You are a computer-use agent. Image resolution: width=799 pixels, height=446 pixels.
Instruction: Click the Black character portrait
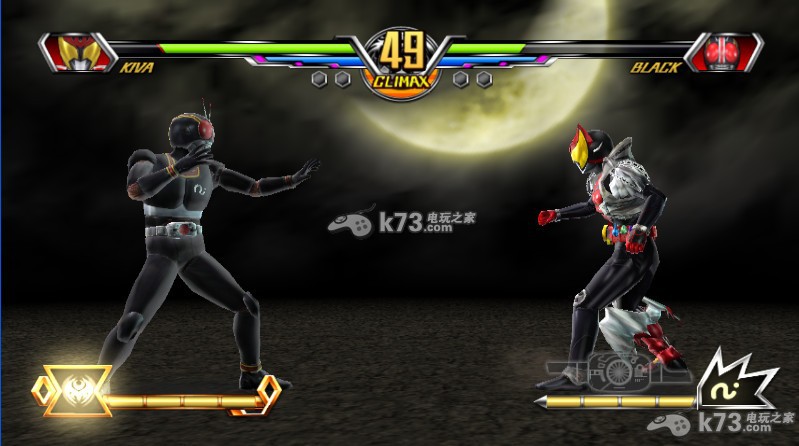click(x=726, y=52)
